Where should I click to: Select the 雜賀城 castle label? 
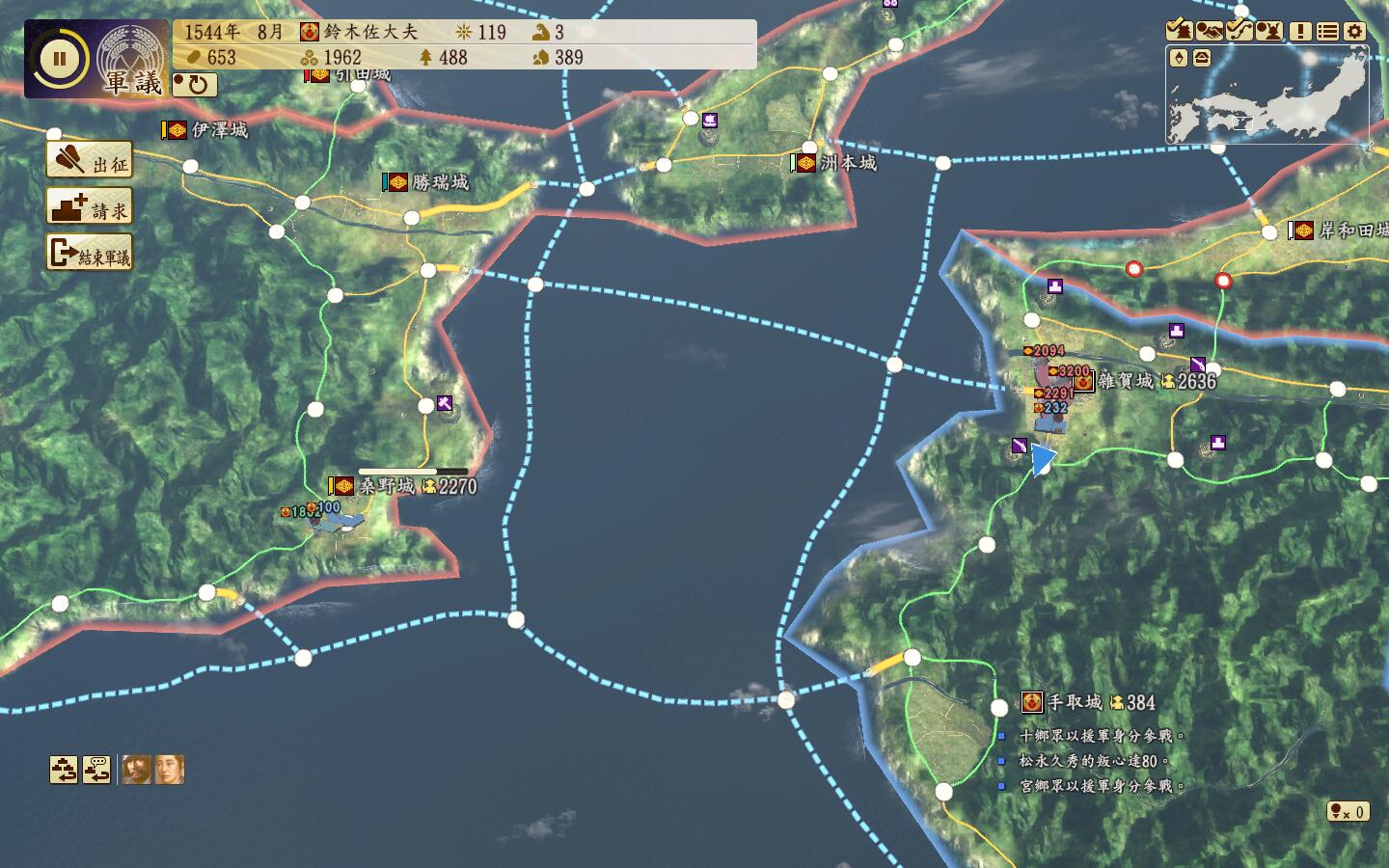click(x=1125, y=381)
